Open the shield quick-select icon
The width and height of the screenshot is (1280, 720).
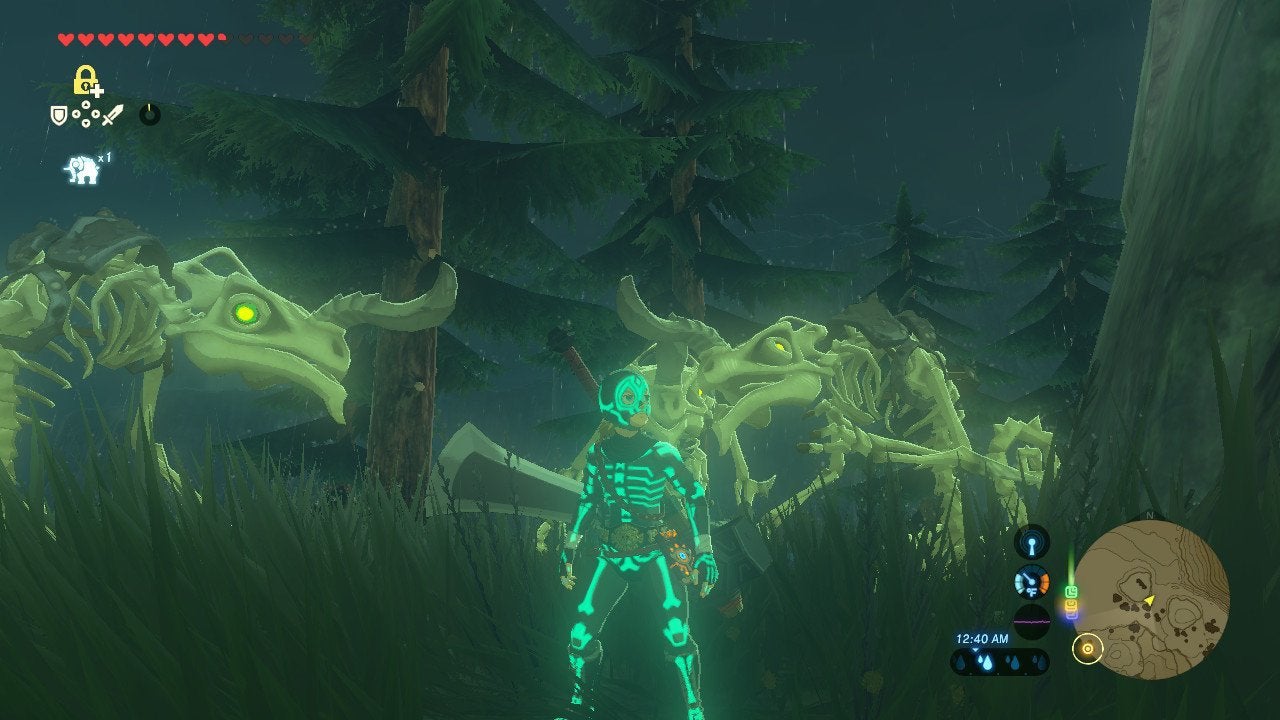click(59, 115)
